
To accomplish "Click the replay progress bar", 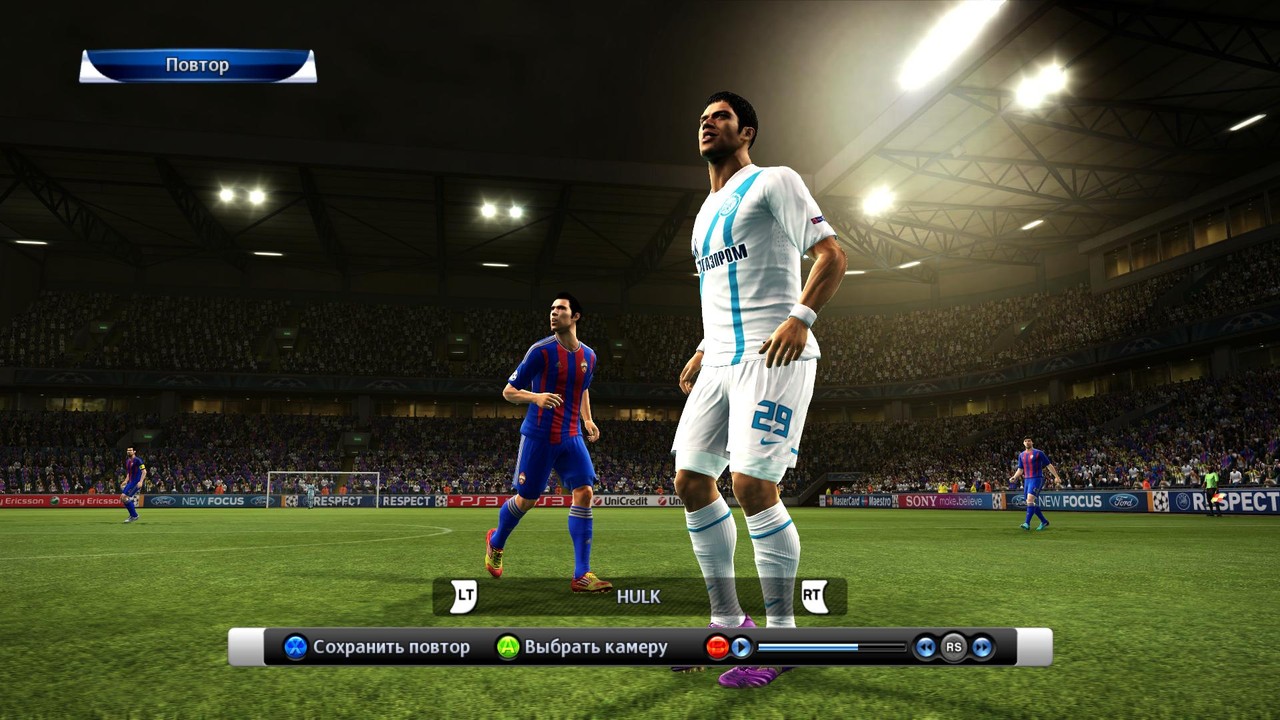I will 831,647.
